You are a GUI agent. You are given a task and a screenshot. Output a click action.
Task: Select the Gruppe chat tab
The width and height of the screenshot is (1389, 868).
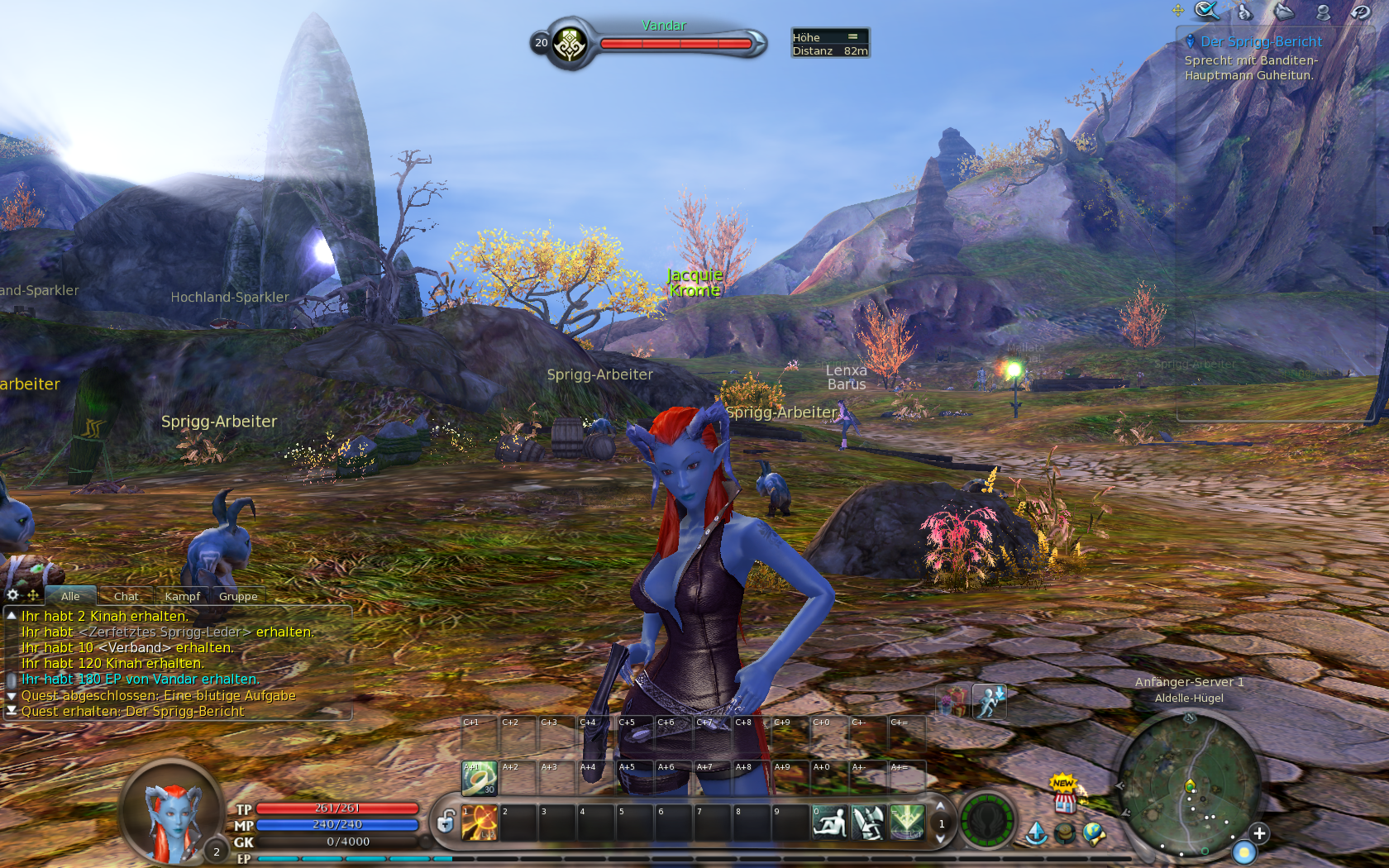tap(238, 596)
